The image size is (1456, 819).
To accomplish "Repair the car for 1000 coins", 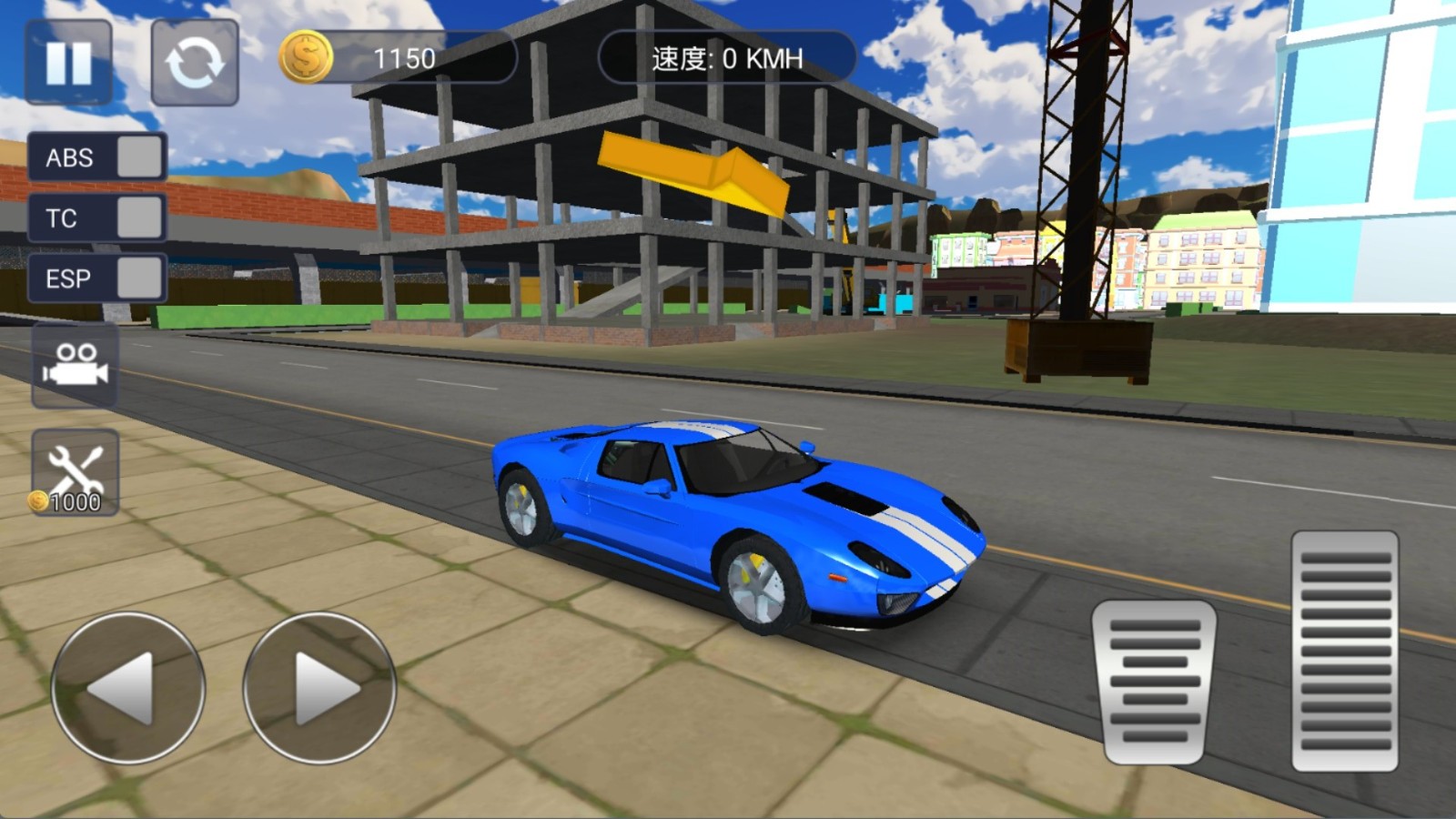I will [x=76, y=472].
